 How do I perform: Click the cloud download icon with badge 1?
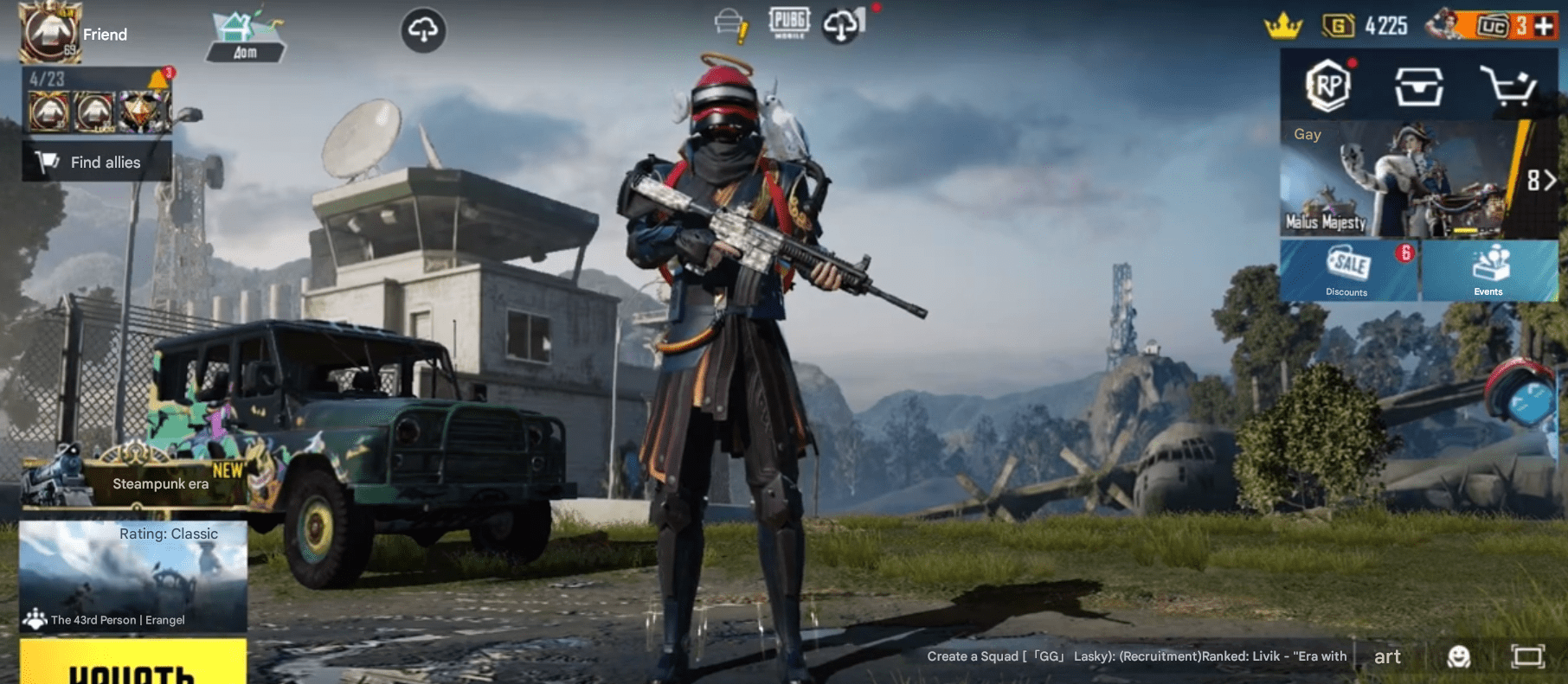coord(841,24)
